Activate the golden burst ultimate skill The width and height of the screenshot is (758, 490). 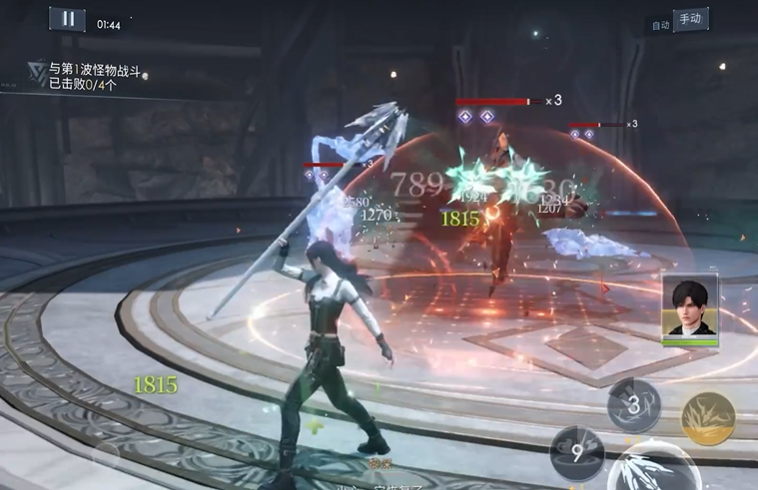click(x=708, y=417)
